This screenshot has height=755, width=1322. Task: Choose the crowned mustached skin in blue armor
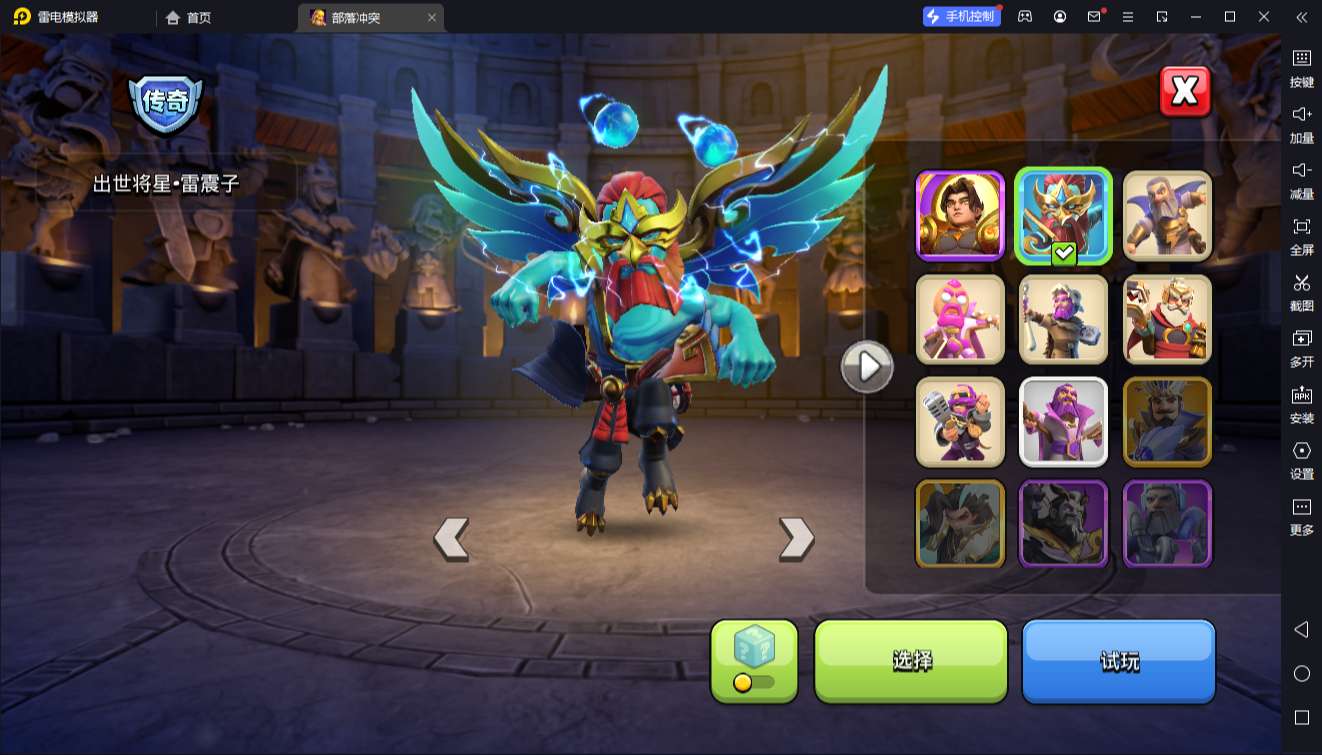1167,421
